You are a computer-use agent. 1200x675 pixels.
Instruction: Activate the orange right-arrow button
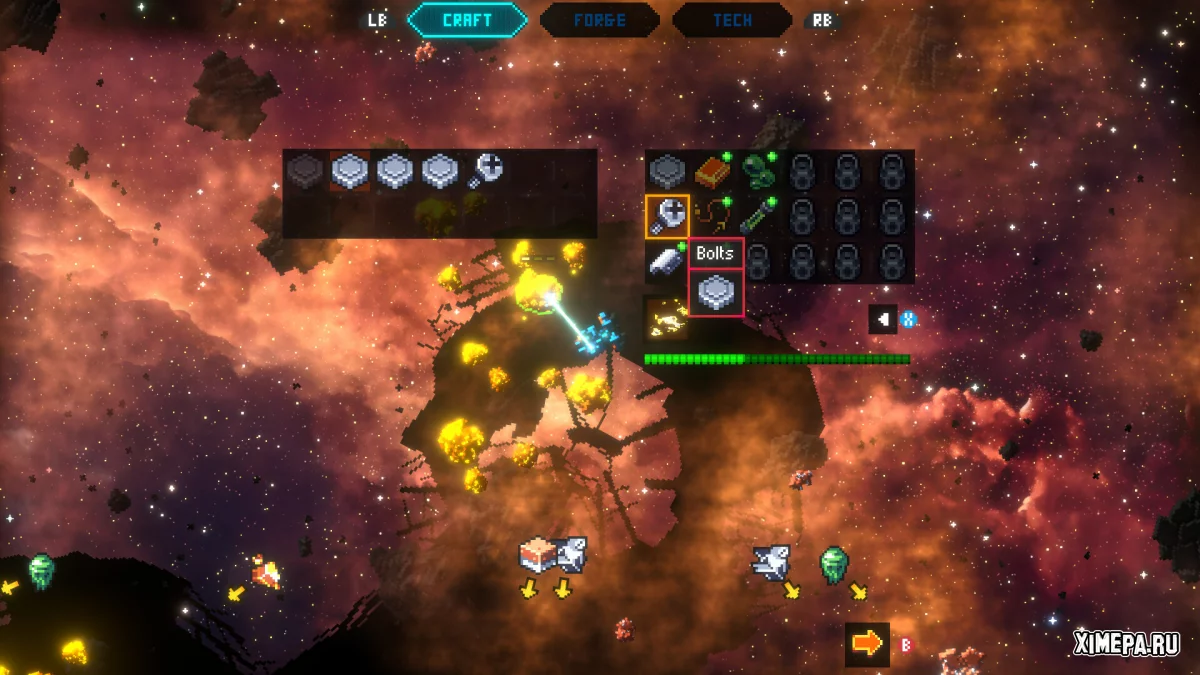pyautogui.click(x=867, y=644)
